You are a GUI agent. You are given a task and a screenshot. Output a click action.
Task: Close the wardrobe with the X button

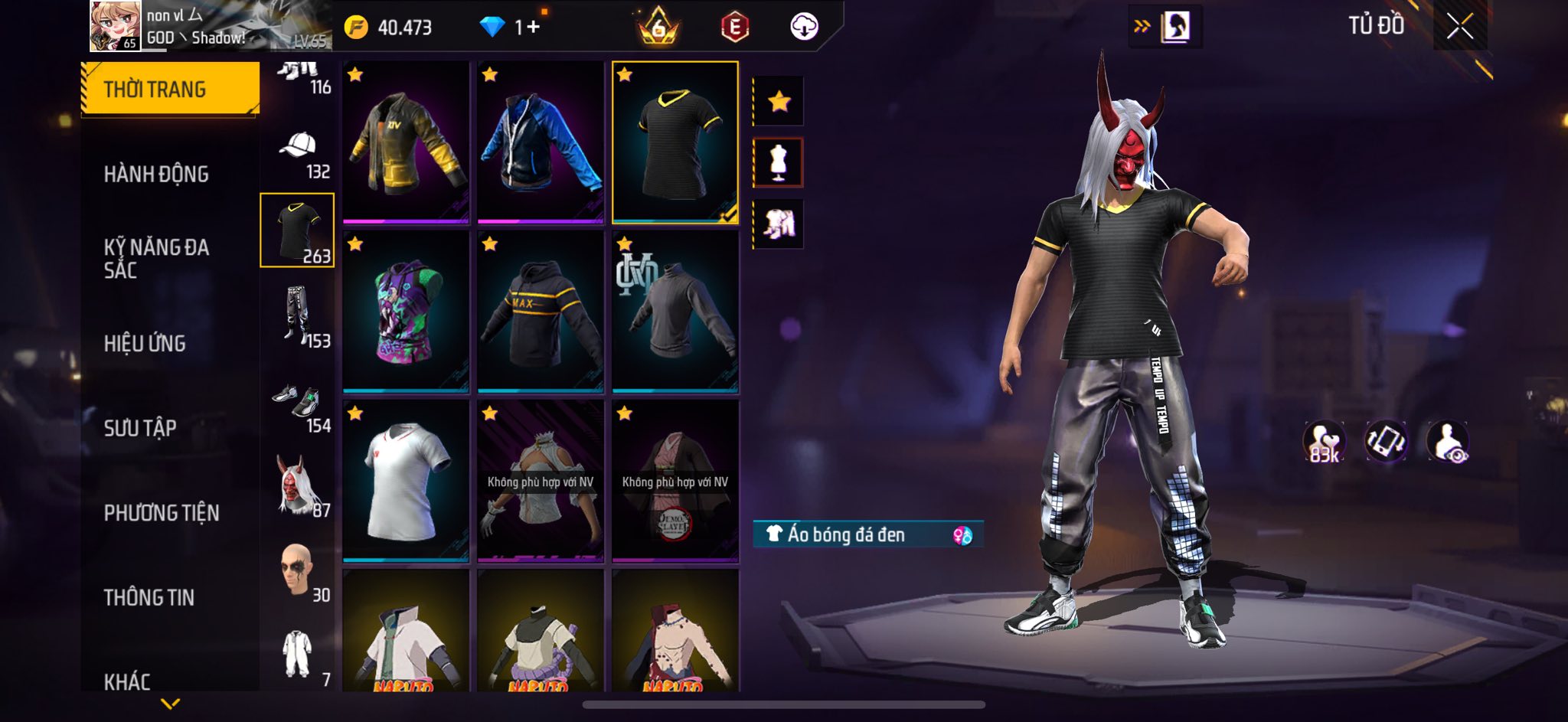(1459, 27)
